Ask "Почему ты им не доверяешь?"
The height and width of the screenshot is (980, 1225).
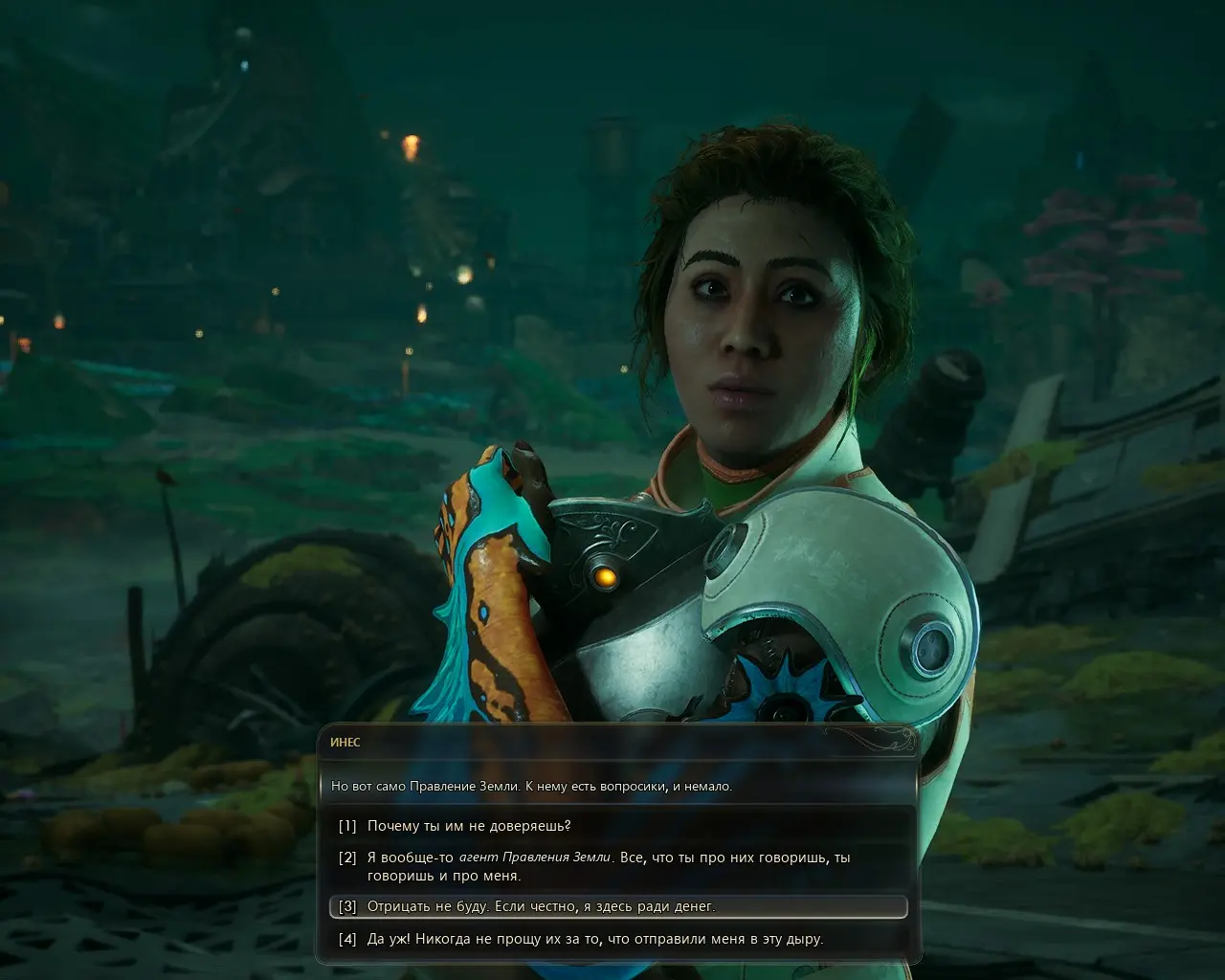(469, 826)
